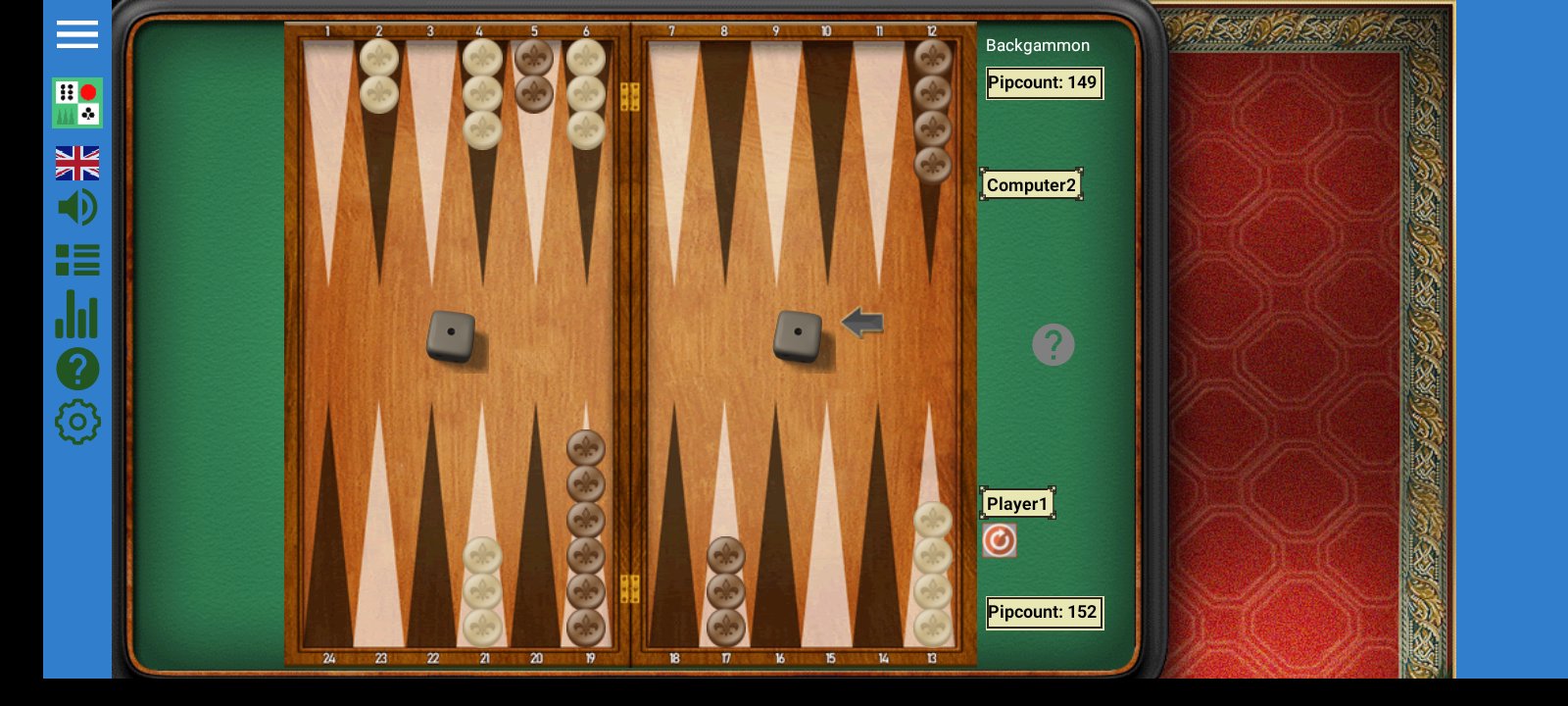Open help via the question mark icon
Viewport: 1568px width, 706px height.
pos(76,368)
